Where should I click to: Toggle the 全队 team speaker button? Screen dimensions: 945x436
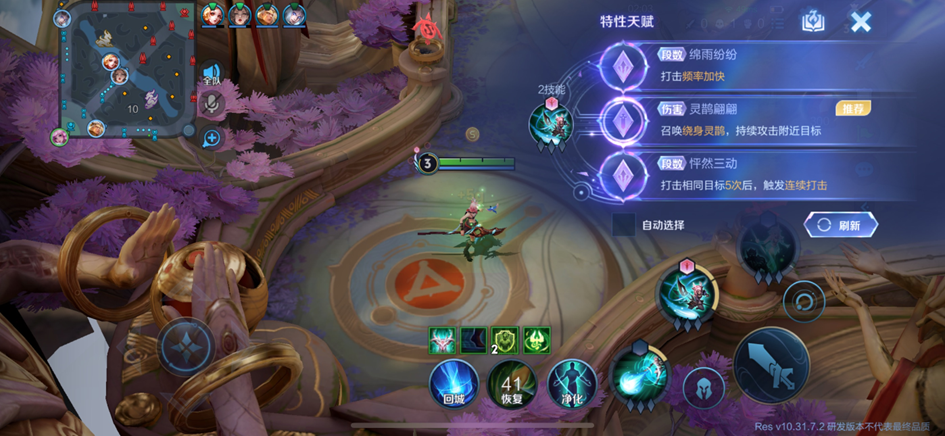211,73
